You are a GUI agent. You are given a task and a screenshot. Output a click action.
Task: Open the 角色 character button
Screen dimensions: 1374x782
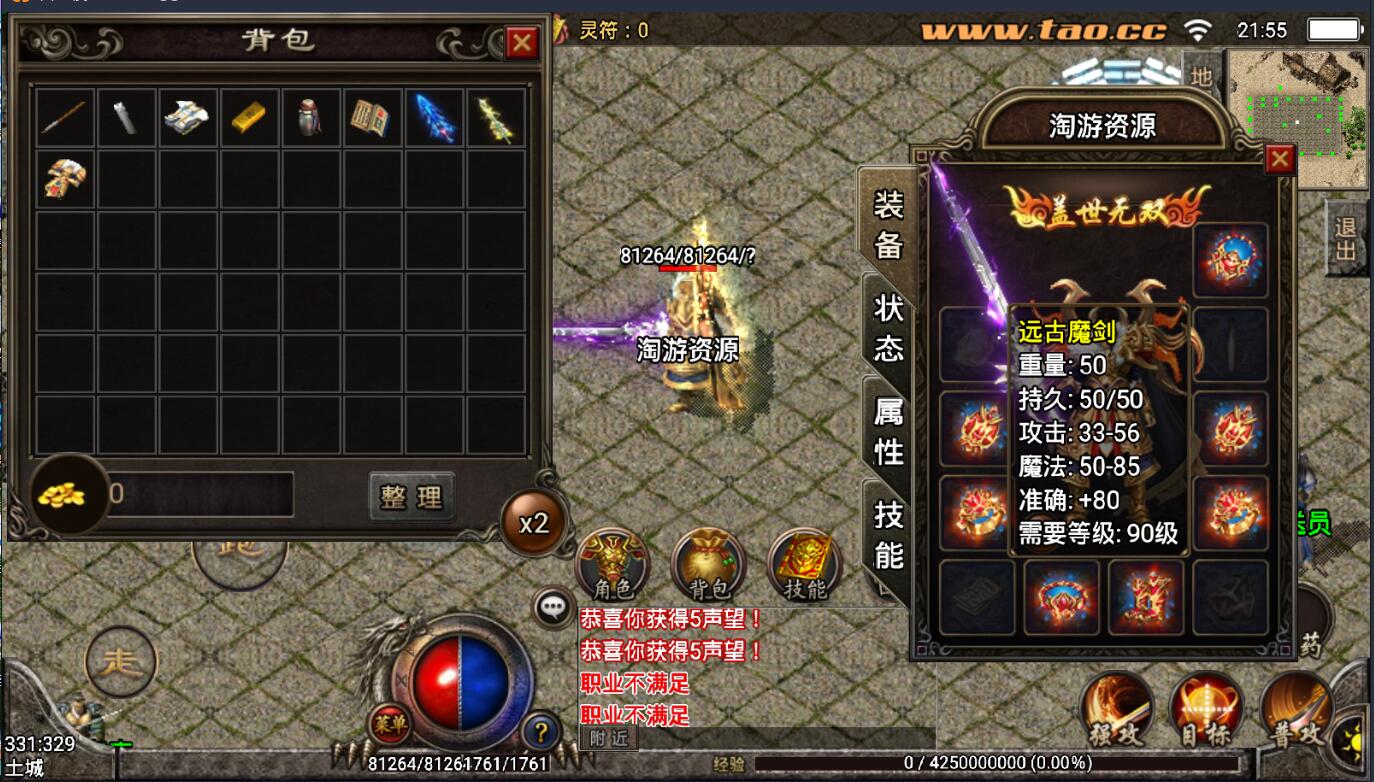tap(612, 565)
